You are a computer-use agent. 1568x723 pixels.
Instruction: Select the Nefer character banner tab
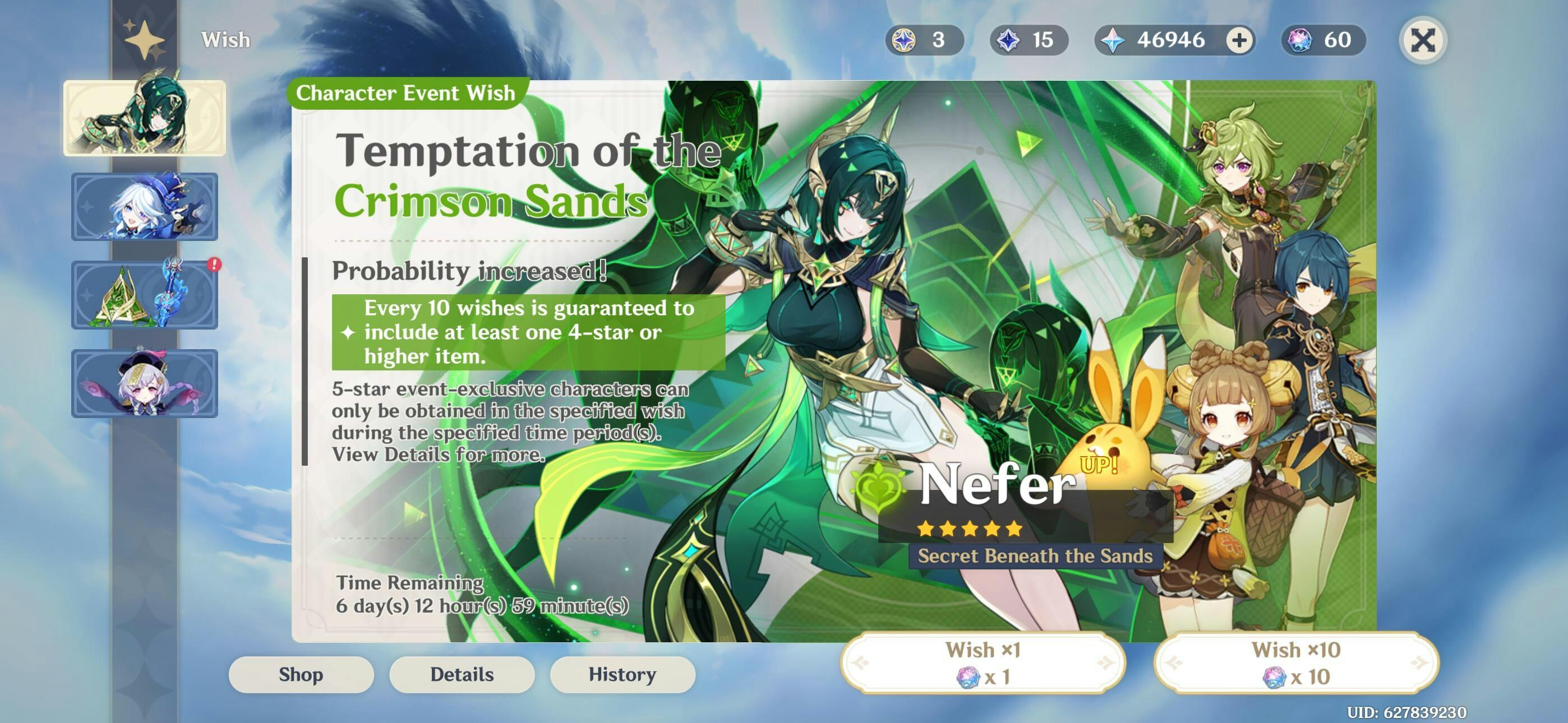145,118
